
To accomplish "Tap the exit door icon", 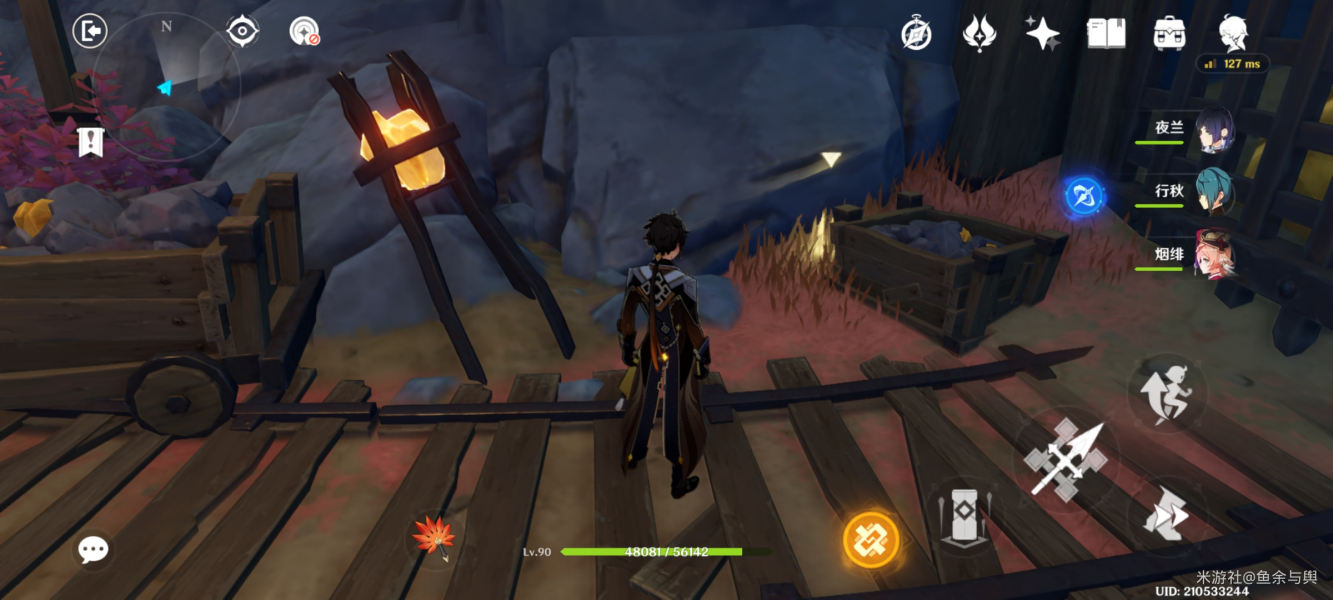I will coord(90,32).
